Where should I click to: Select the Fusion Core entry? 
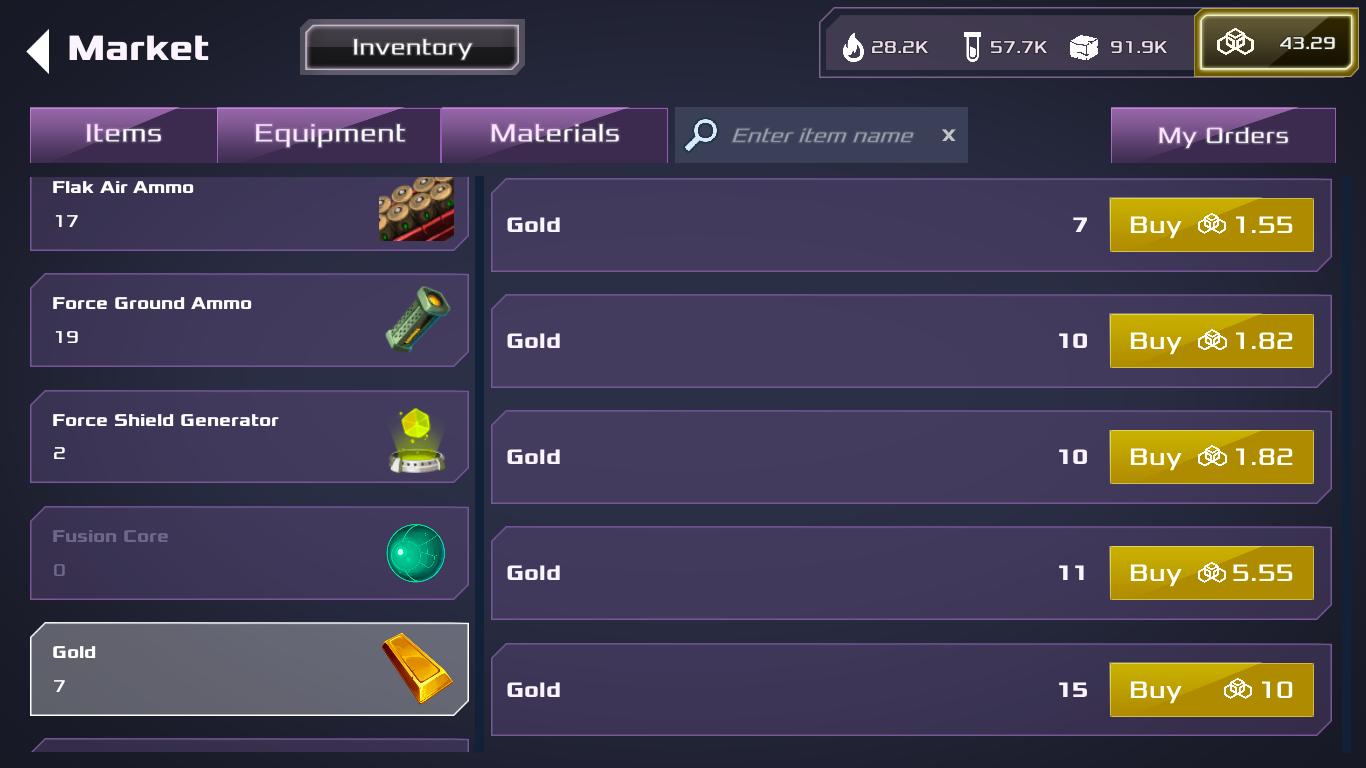click(x=249, y=553)
